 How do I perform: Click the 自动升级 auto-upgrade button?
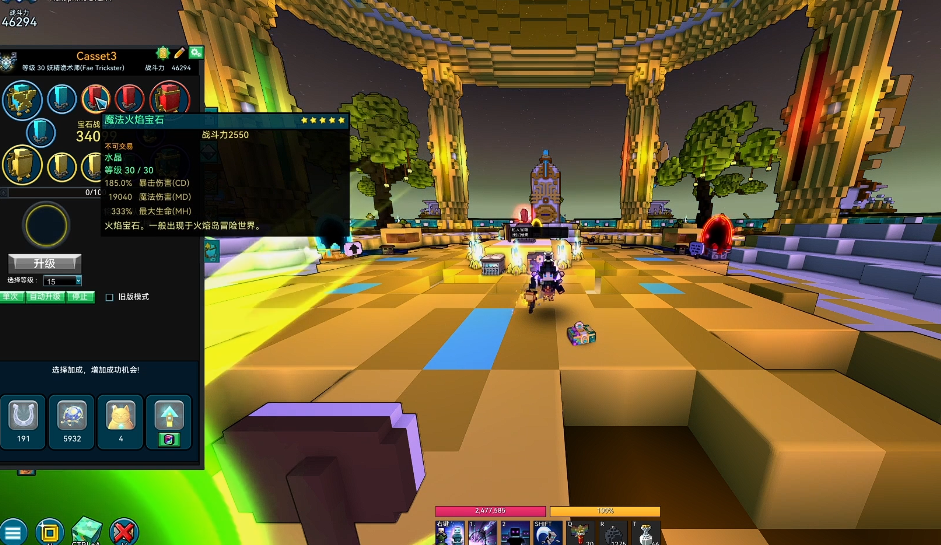(45, 296)
